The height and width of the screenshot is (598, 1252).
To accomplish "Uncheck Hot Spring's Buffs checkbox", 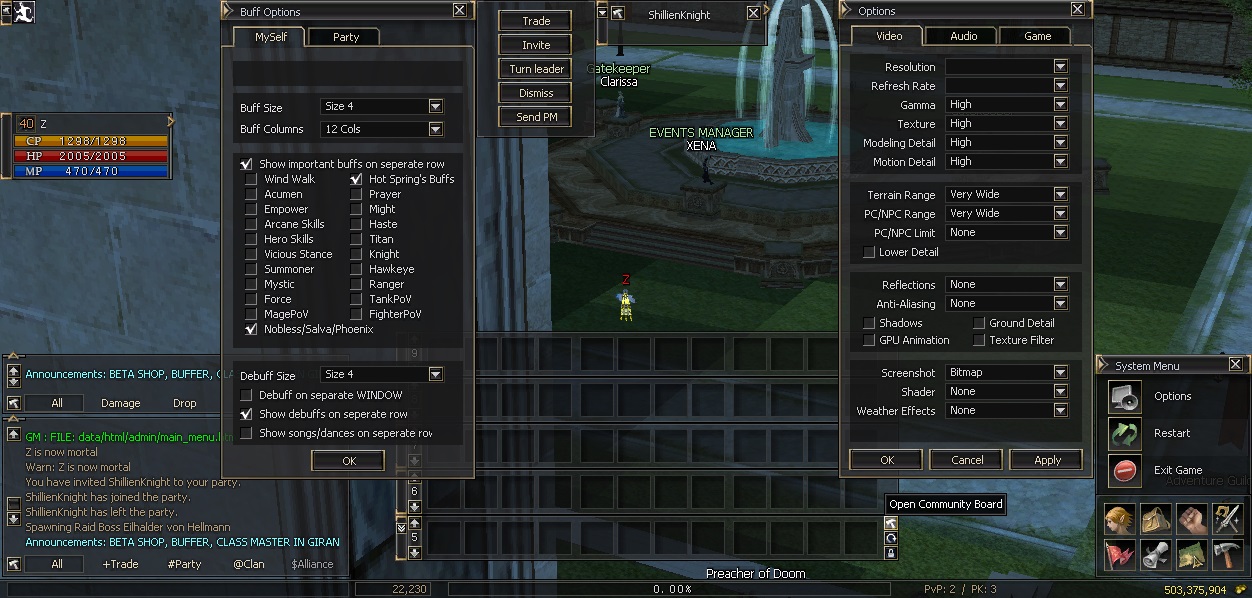I will (x=356, y=179).
